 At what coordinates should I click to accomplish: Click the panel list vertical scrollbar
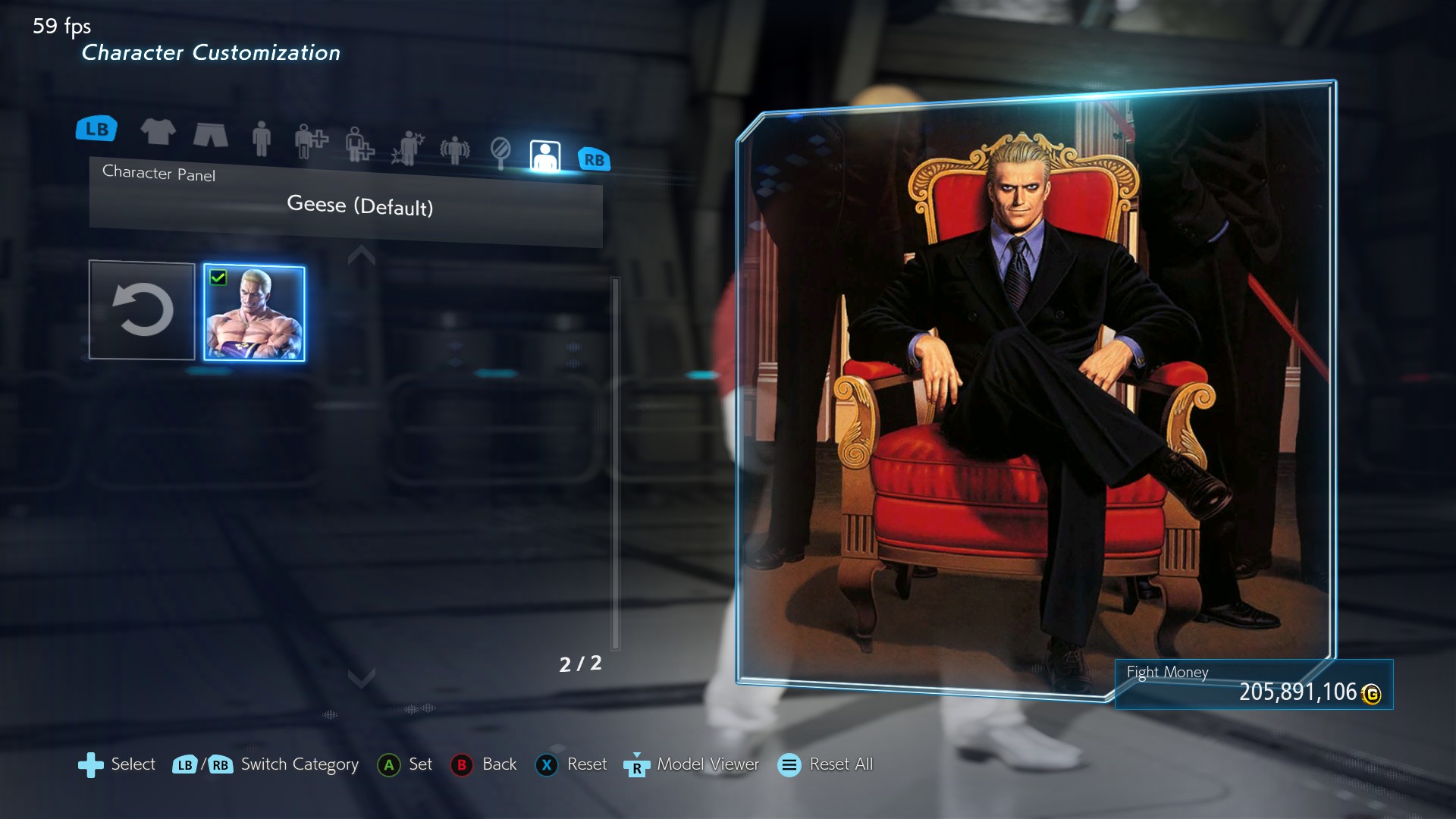tap(616, 463)
